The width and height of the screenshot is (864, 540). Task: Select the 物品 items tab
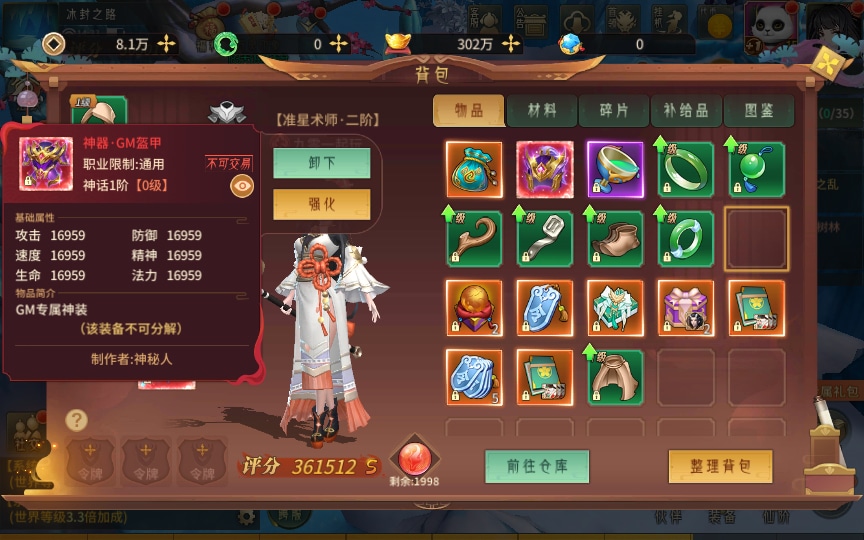click(x=468, y=111)
